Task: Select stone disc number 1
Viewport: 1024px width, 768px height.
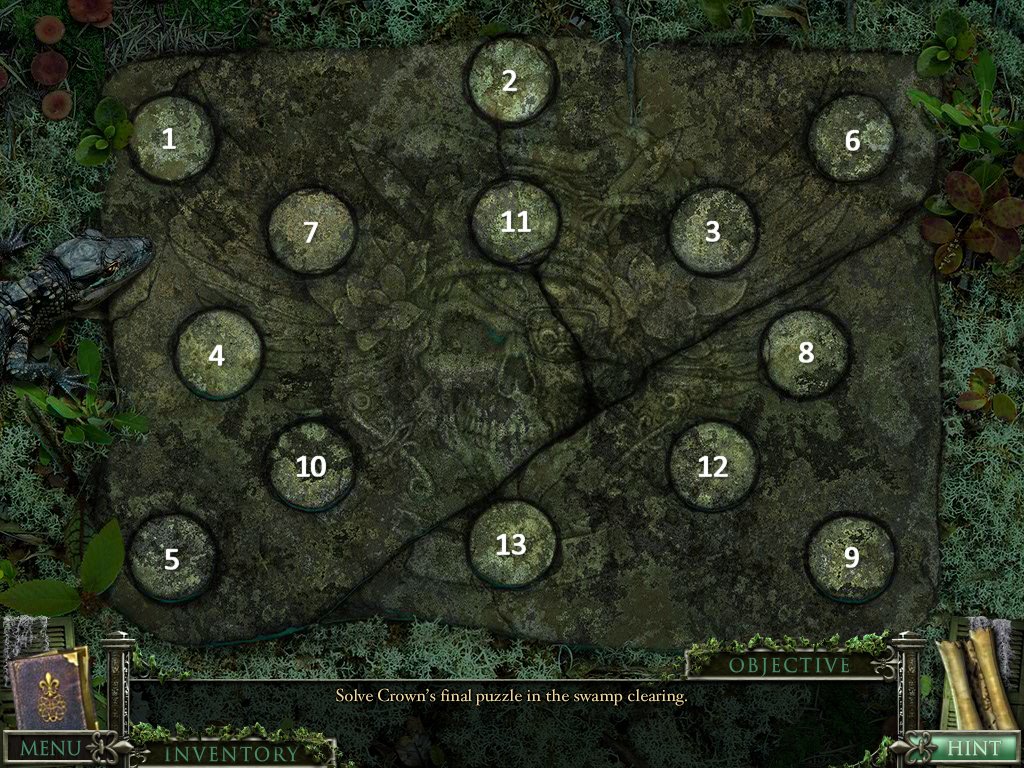Action: [x=171, y=139]
